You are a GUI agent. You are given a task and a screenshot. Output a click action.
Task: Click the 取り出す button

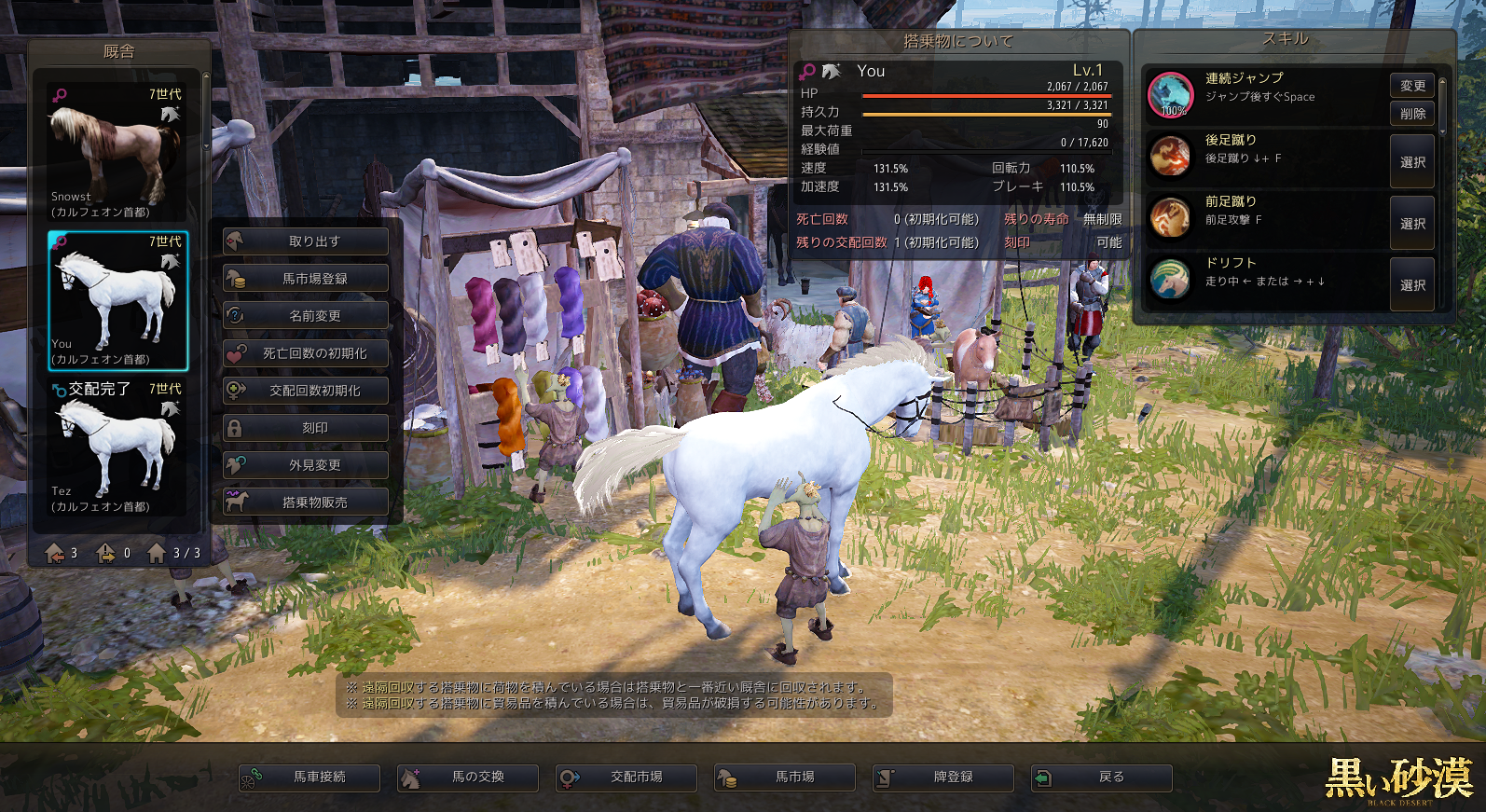click(306, 241)
